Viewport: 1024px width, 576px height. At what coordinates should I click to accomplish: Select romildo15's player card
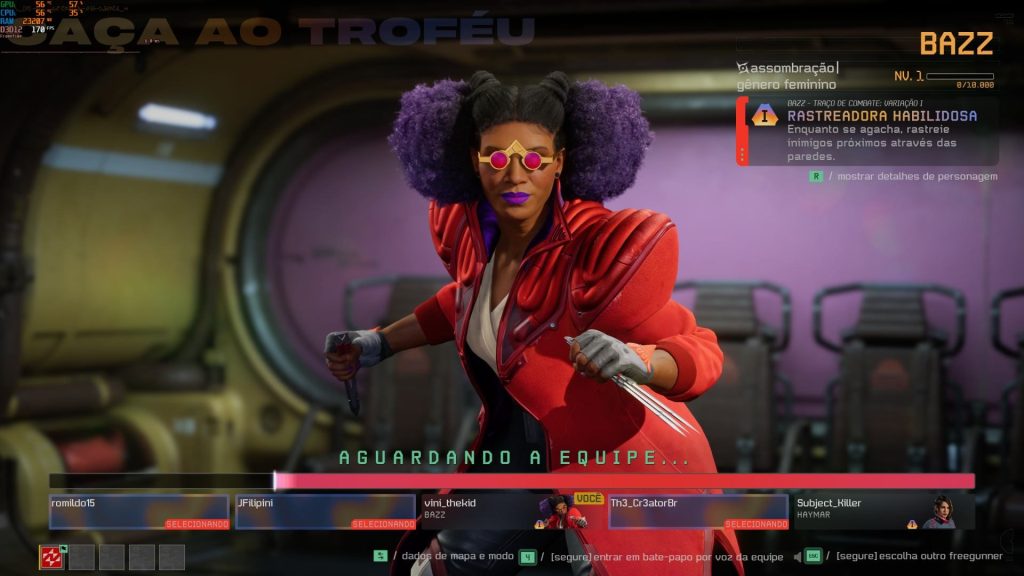[x=139, y=511]
